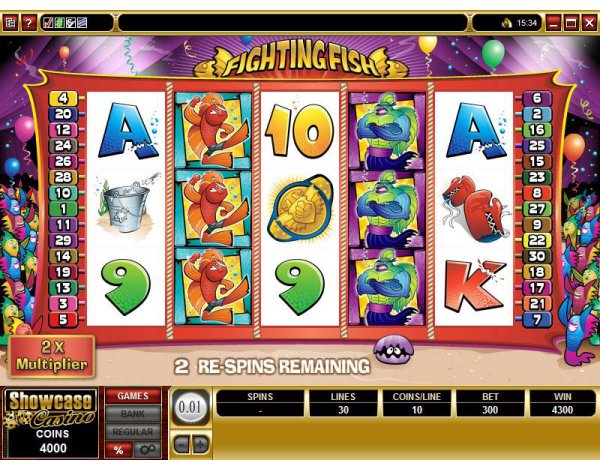Image resolution: width=600 pixels, height=470 pixels.
Task: Open the help question mark button
Action: [x=27, y=22]
